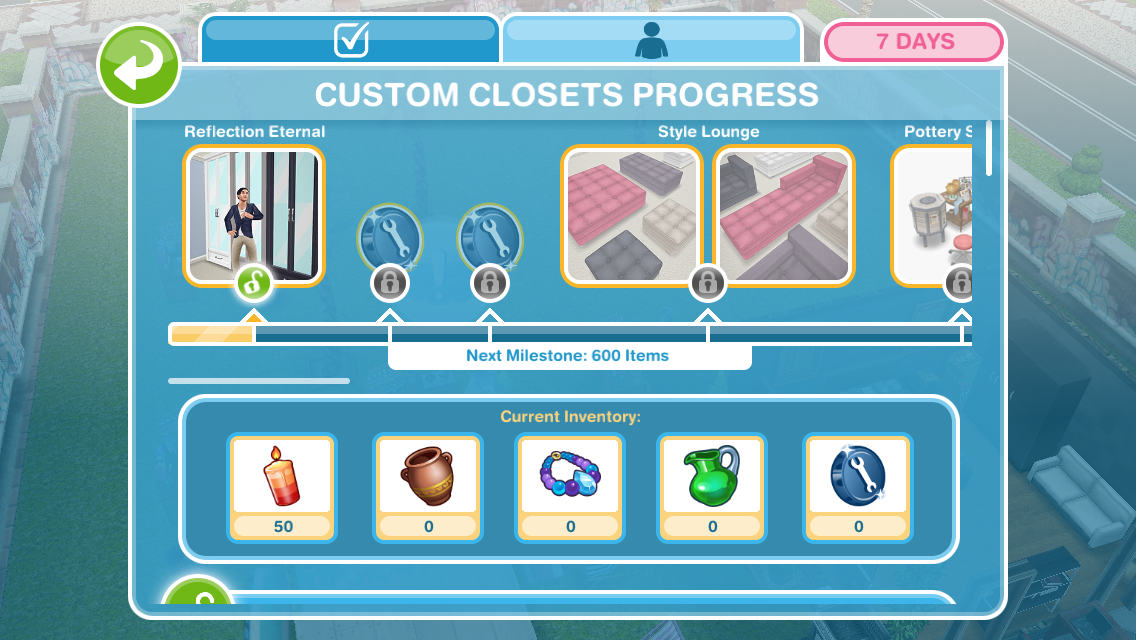Tap the pink sofa Style Lounge prize

point(632,215)
